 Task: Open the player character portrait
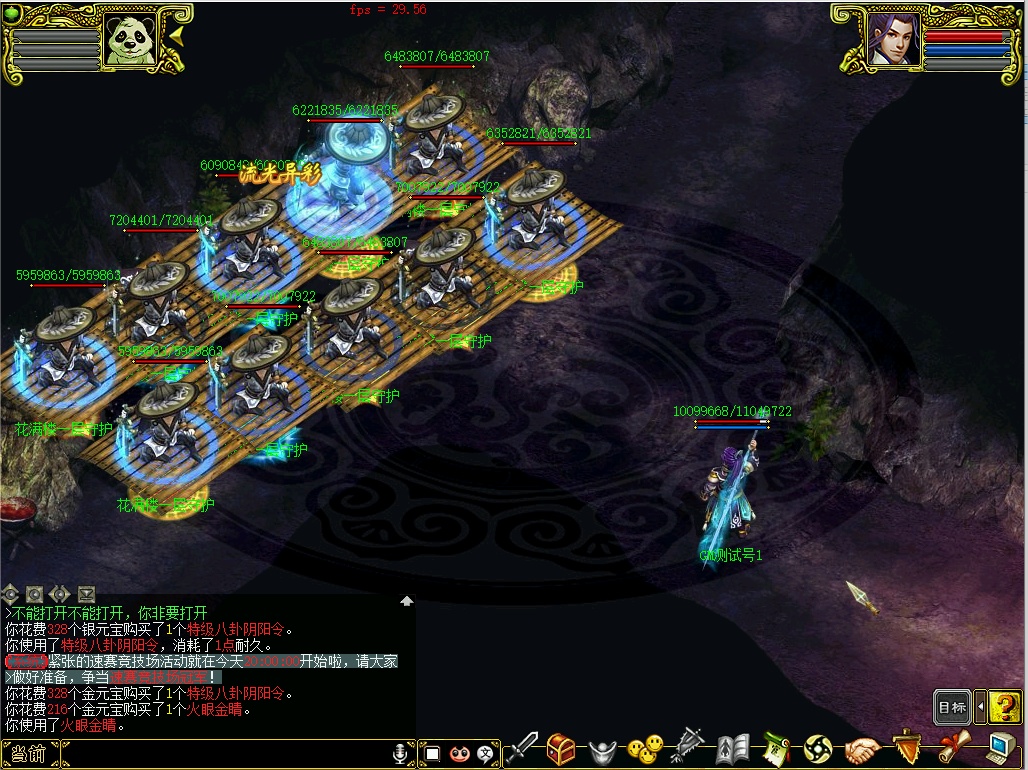[x=893, y=40]
